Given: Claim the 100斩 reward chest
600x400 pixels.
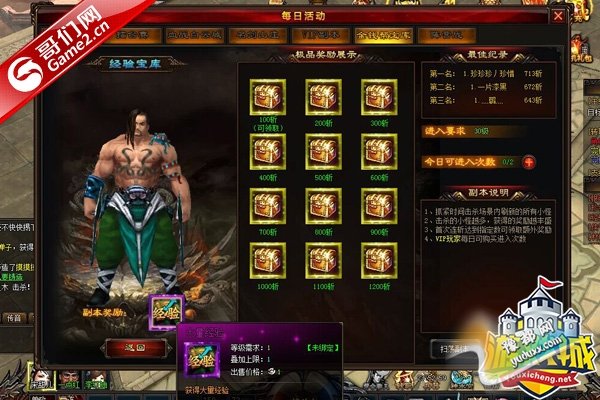Looking at the screenshot, I should pyautogui.click(x=268, y=95).
